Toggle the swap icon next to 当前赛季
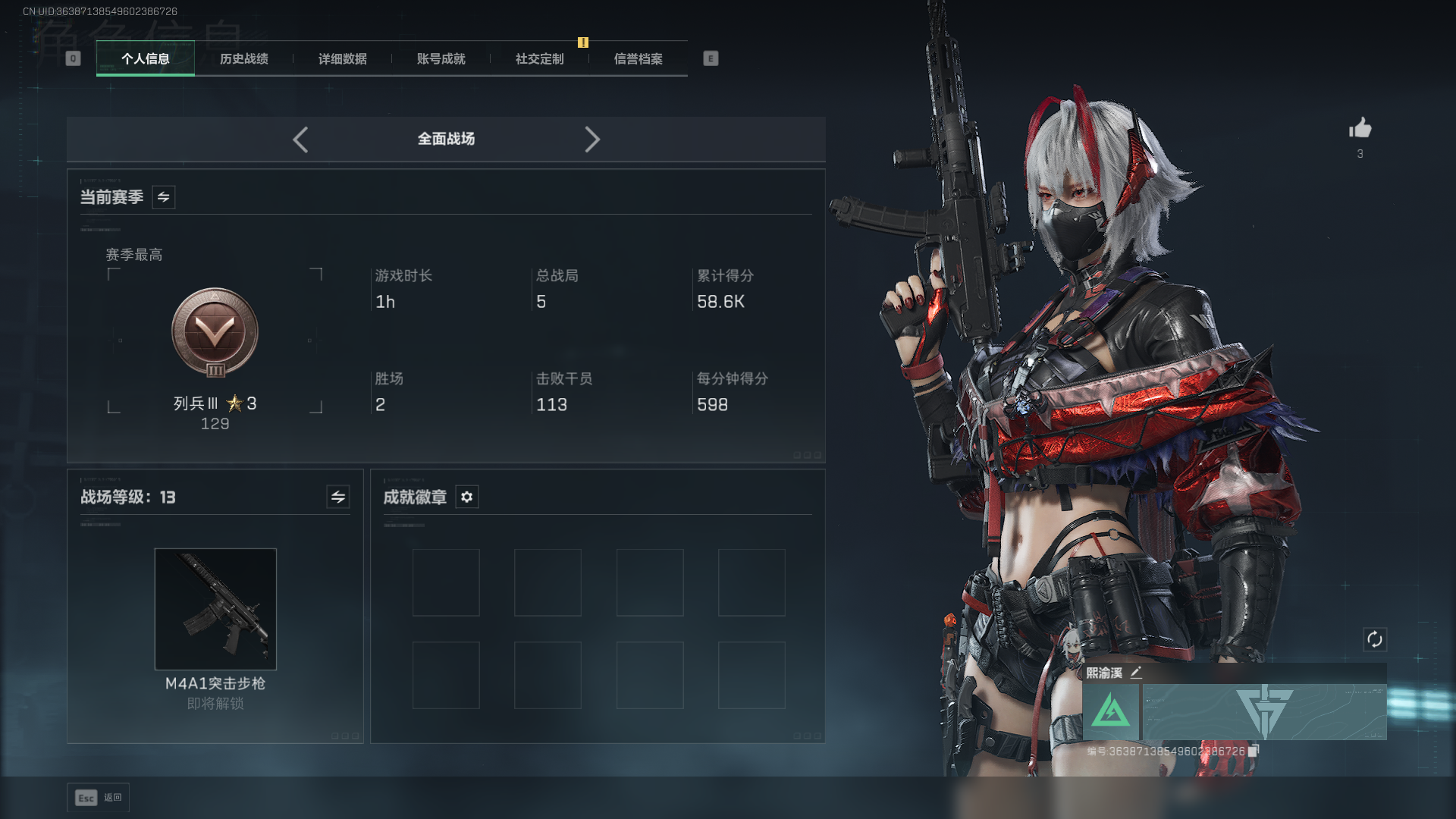 tap(164, 197)
